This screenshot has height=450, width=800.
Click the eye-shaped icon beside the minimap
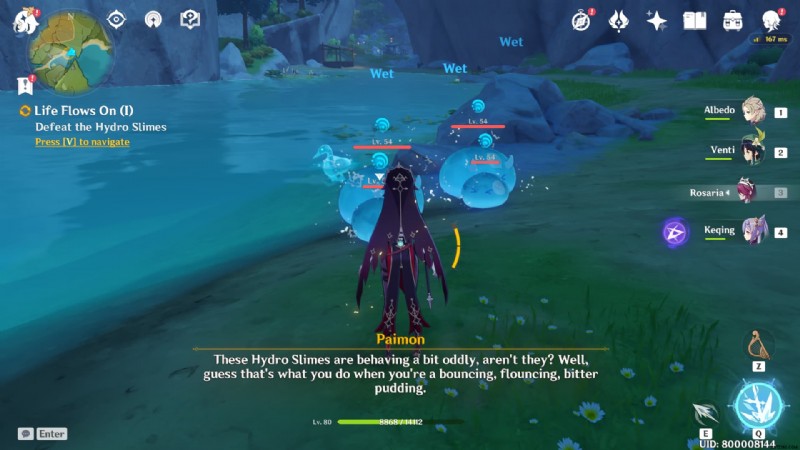[x=117, y=19]
